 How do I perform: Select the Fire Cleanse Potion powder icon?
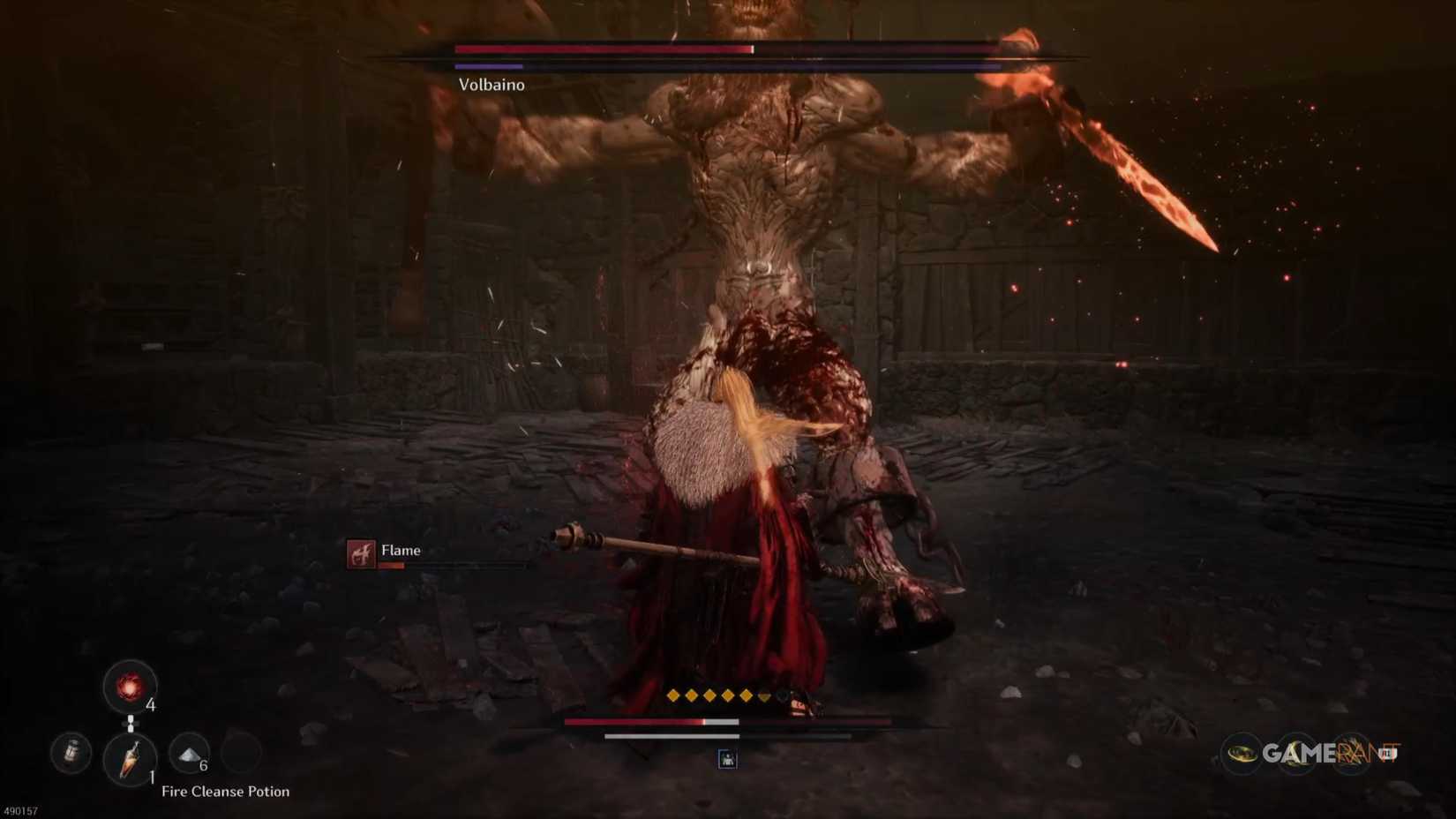coord(188,755)
